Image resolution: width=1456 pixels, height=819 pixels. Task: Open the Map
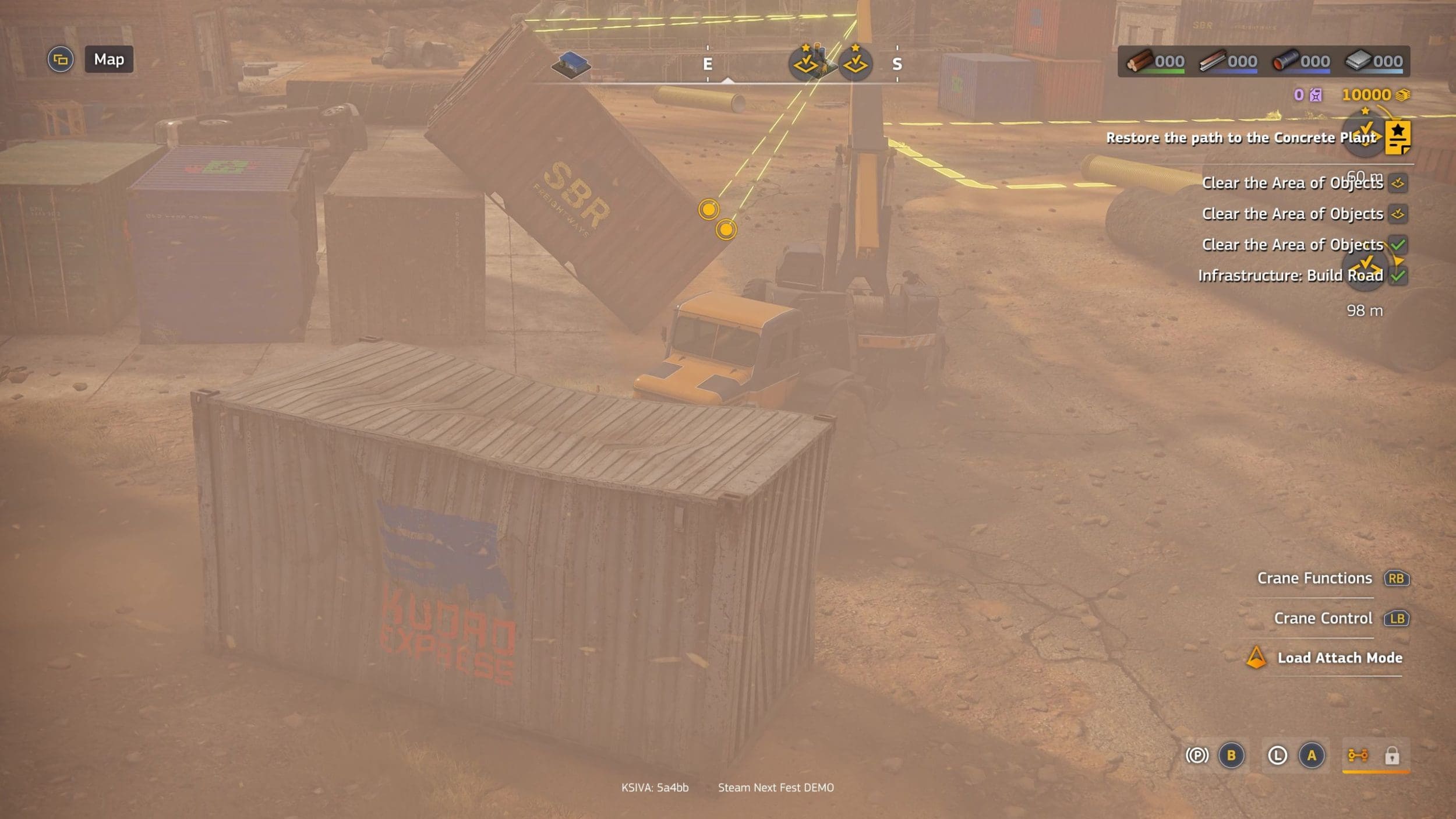[109, 59]
